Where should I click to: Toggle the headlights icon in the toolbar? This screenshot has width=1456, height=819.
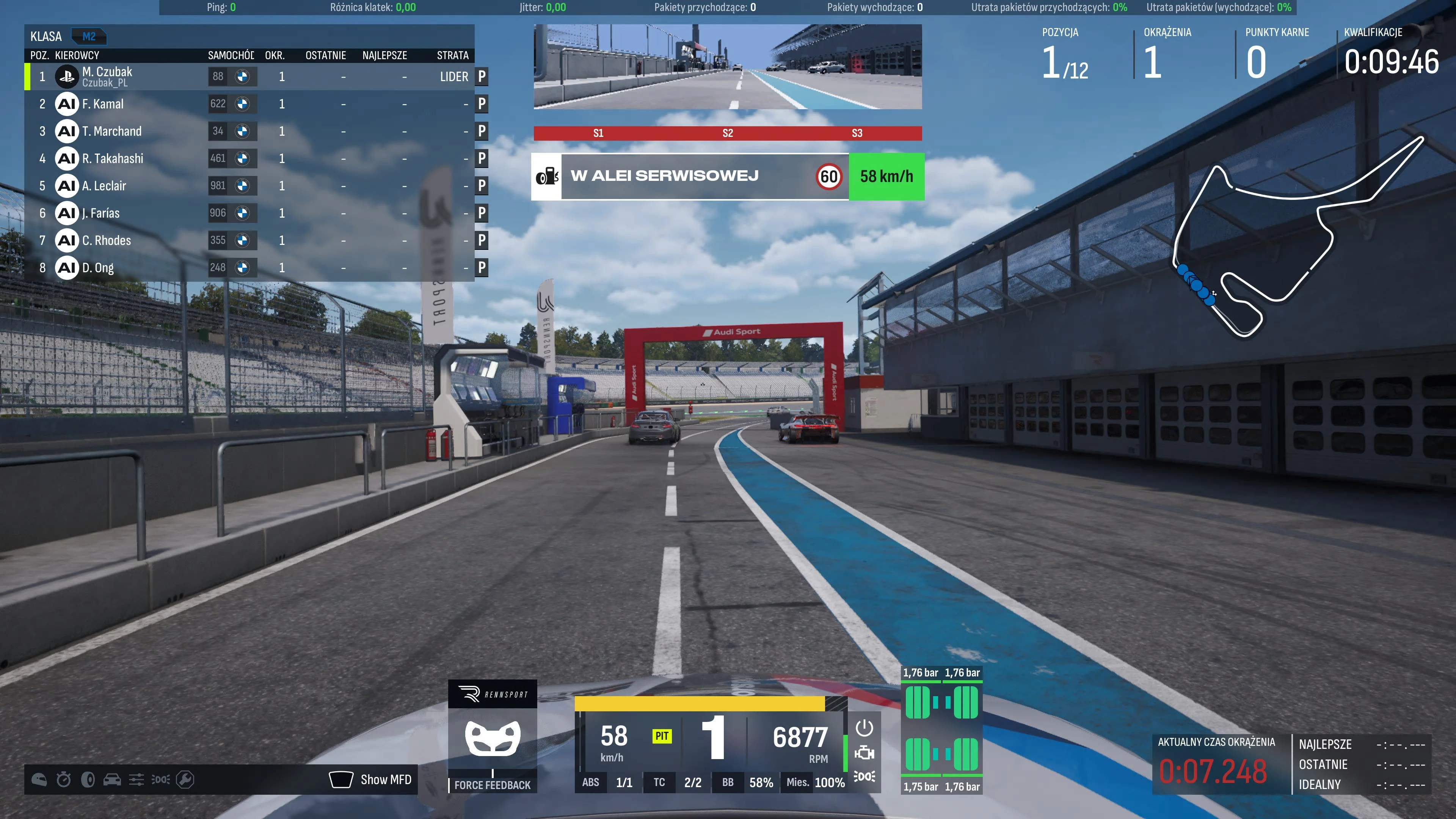[160, 780]
